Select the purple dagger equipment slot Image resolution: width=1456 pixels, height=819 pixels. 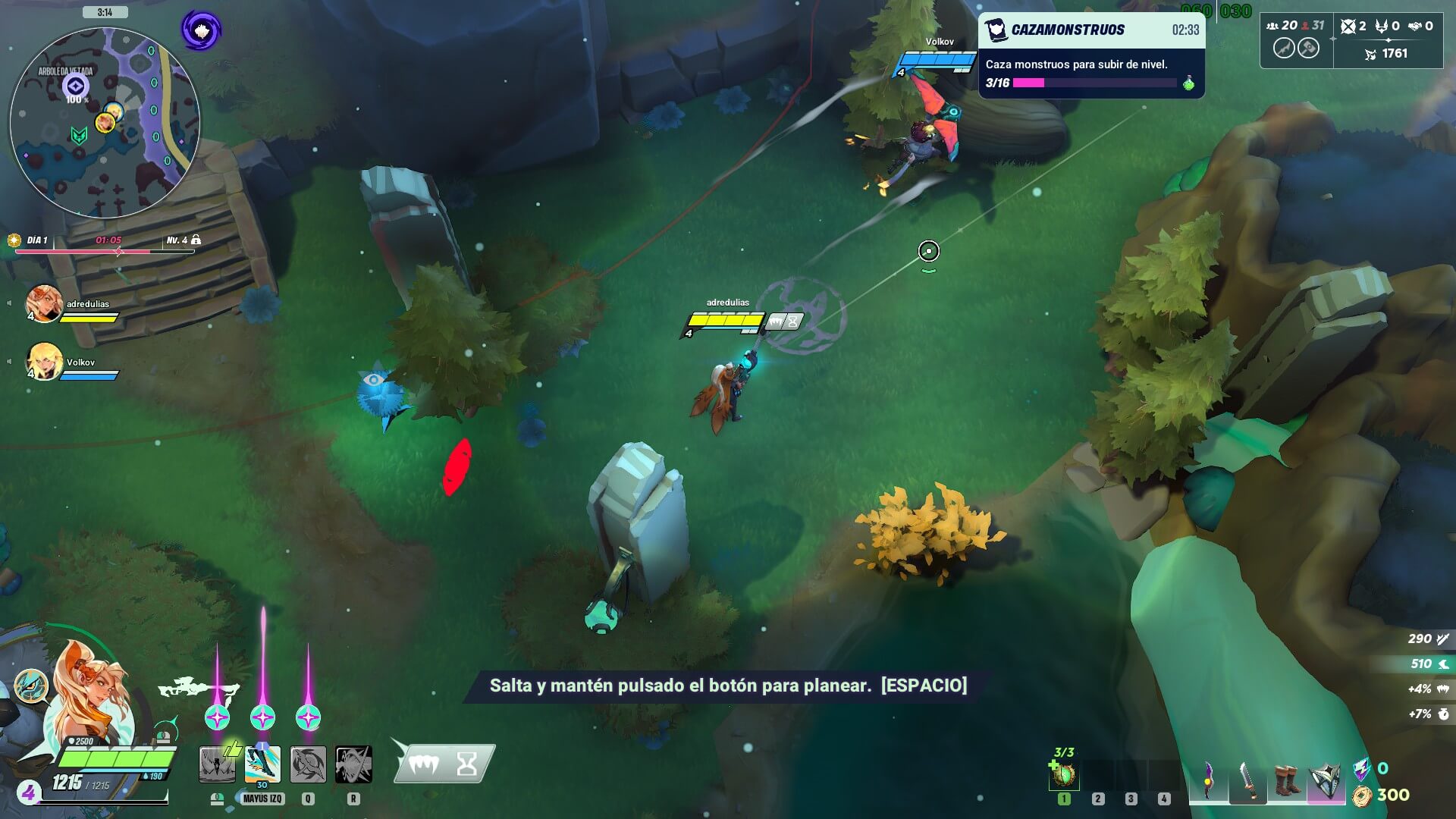pyautogui.click(x=1208, y=780)
